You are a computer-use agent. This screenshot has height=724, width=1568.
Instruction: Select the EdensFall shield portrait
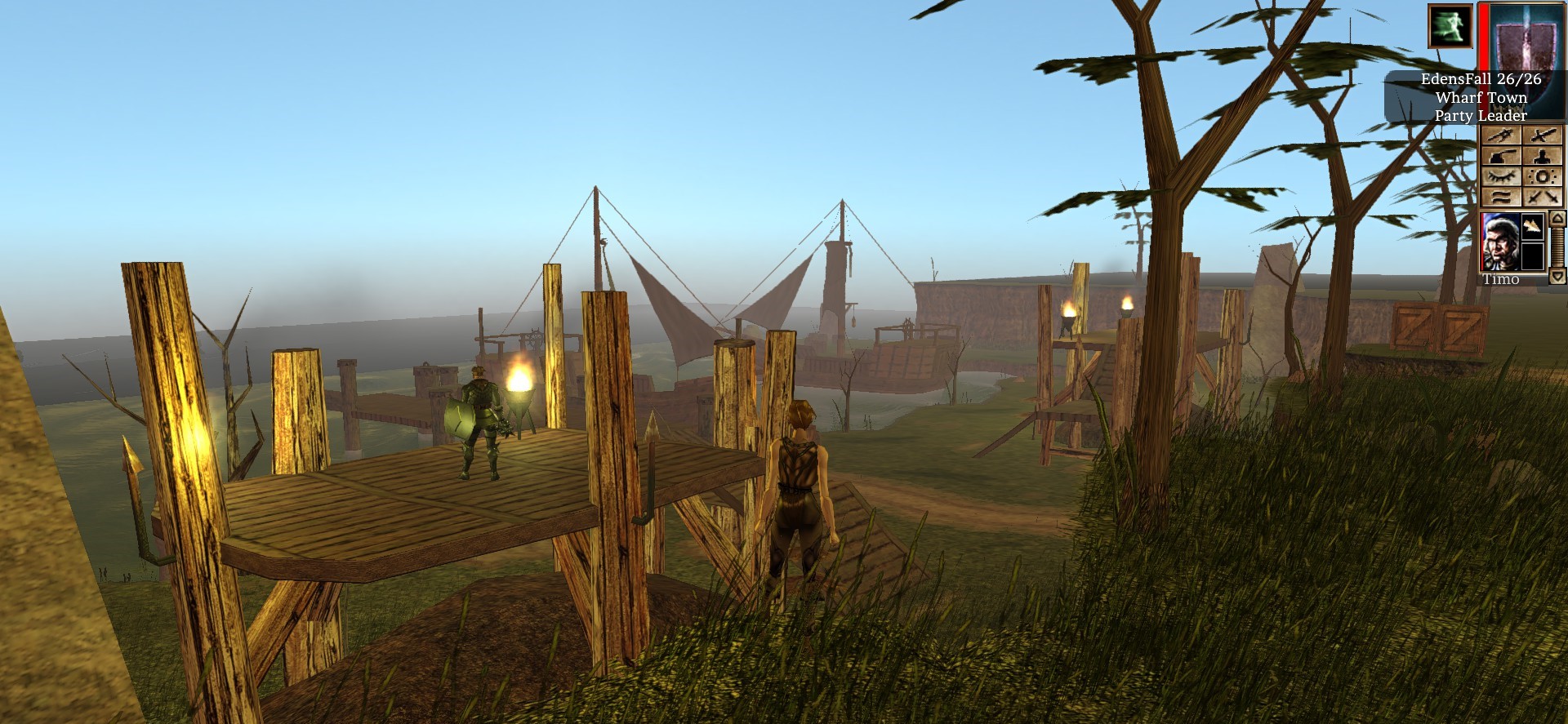pyautogui.click(x=1524, y=37)
